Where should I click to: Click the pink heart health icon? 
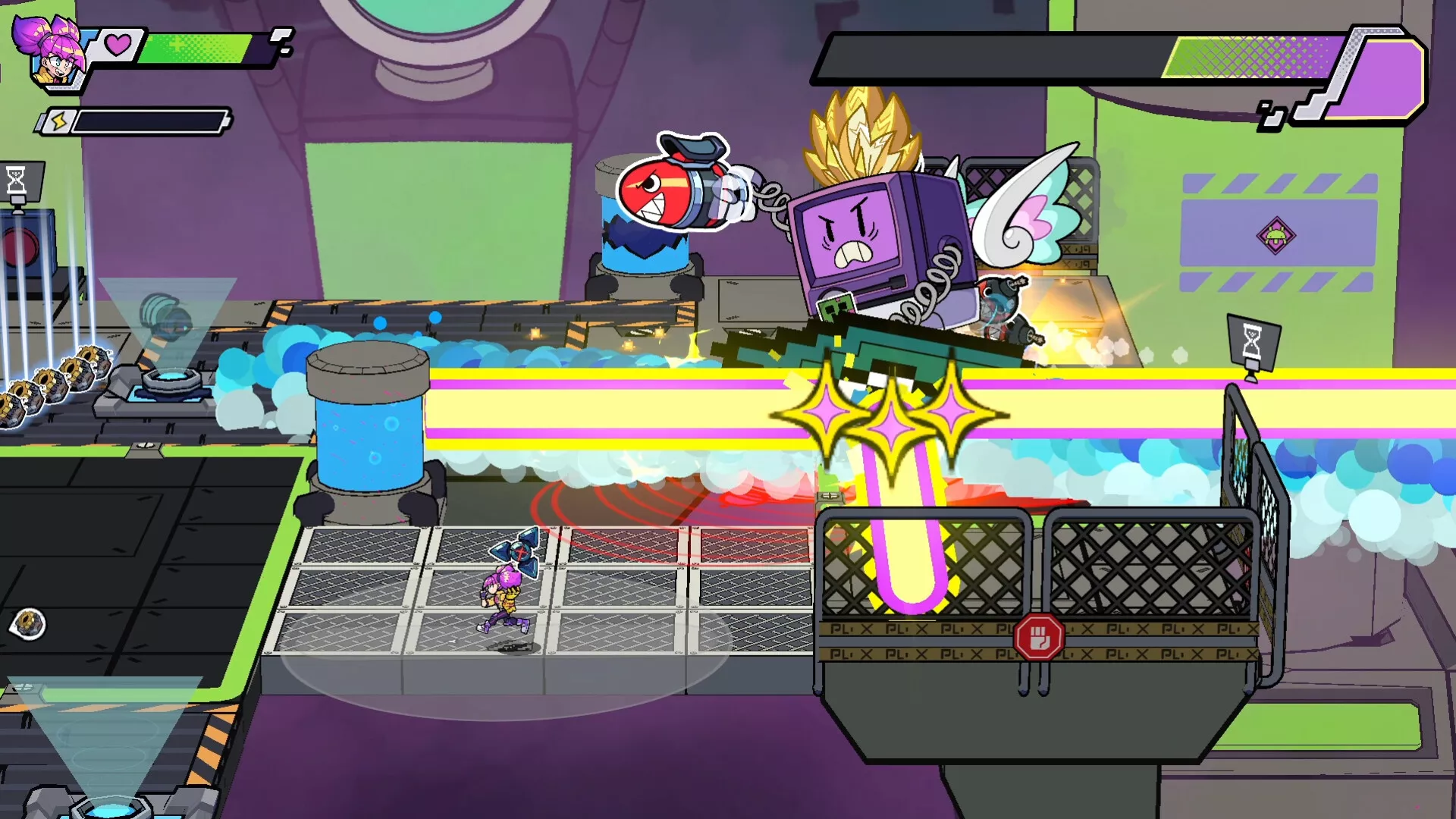(x=118, y=45)
